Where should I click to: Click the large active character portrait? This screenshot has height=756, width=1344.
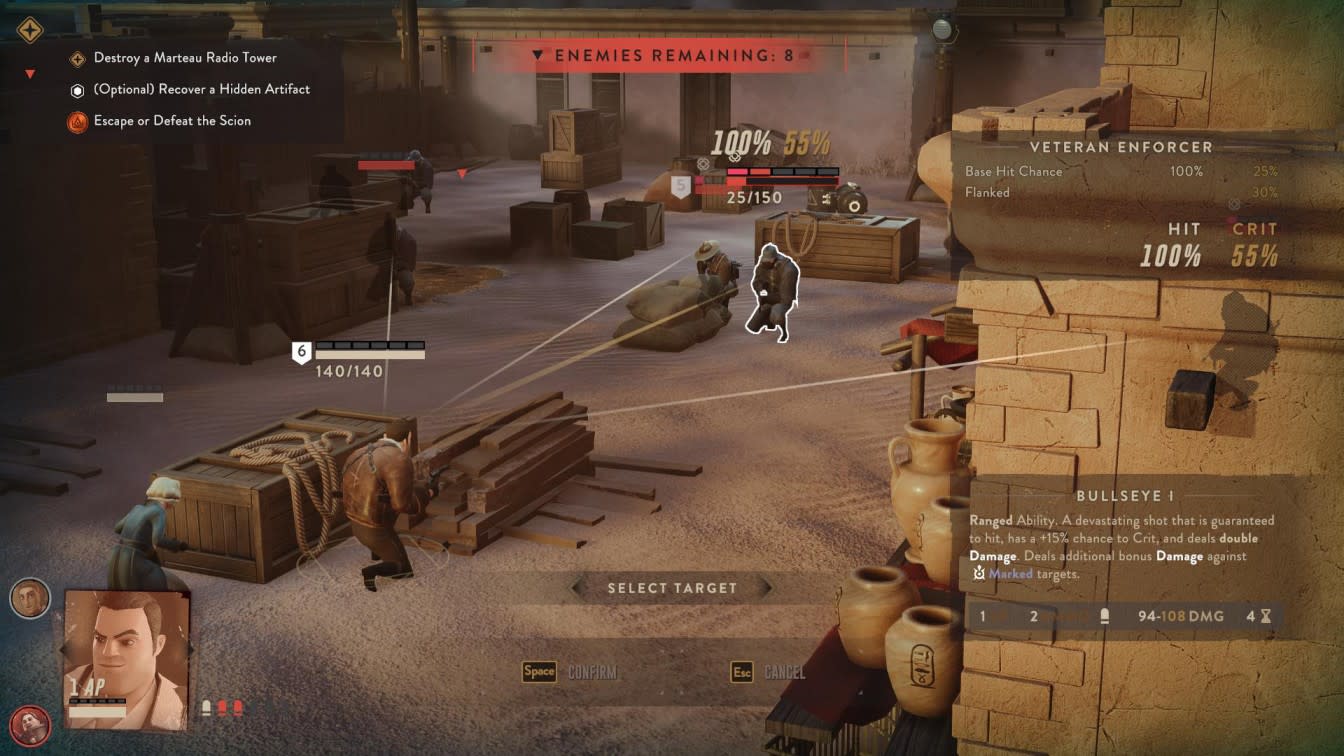(126, 658)
